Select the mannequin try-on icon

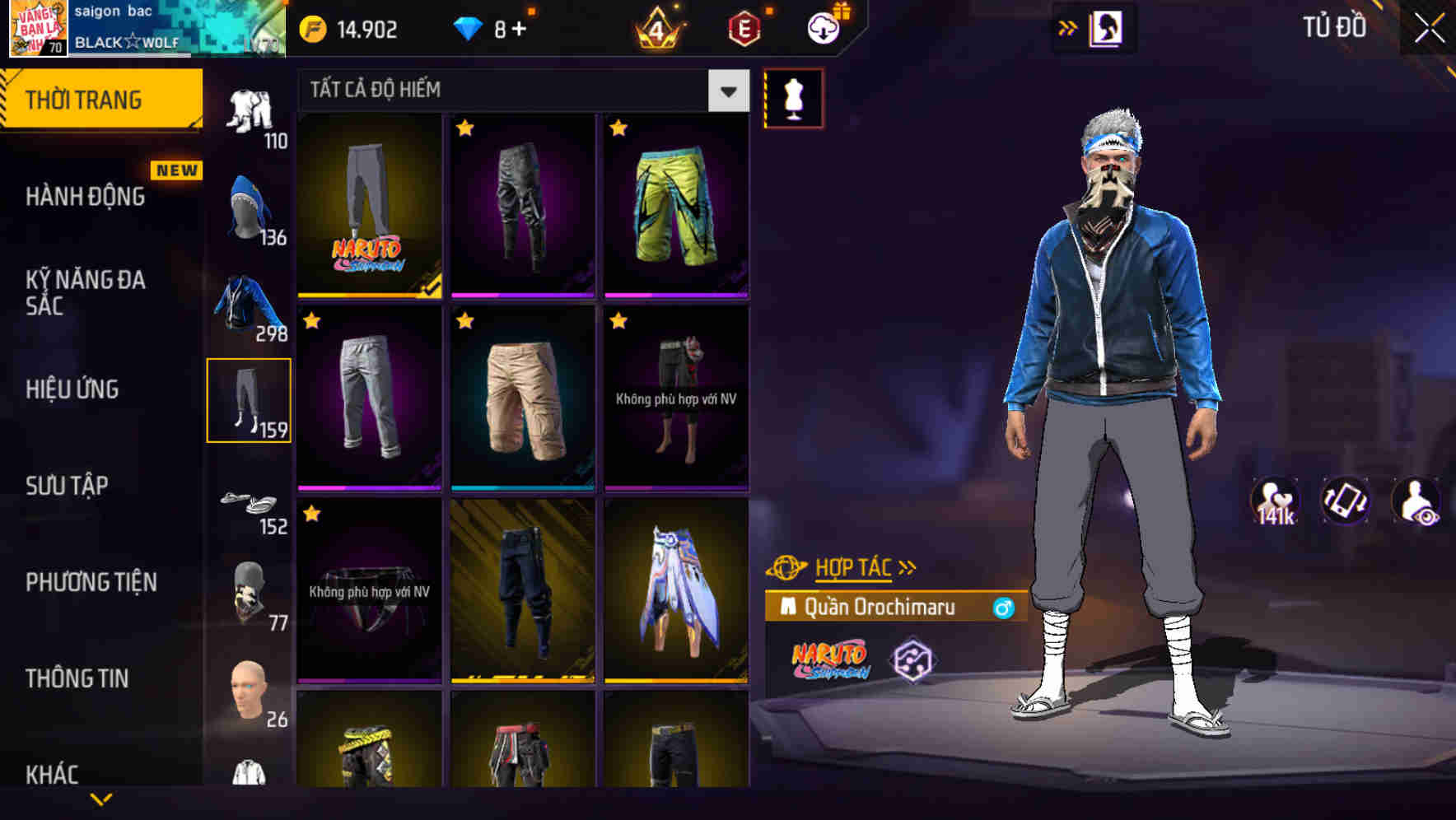point(793,97)
